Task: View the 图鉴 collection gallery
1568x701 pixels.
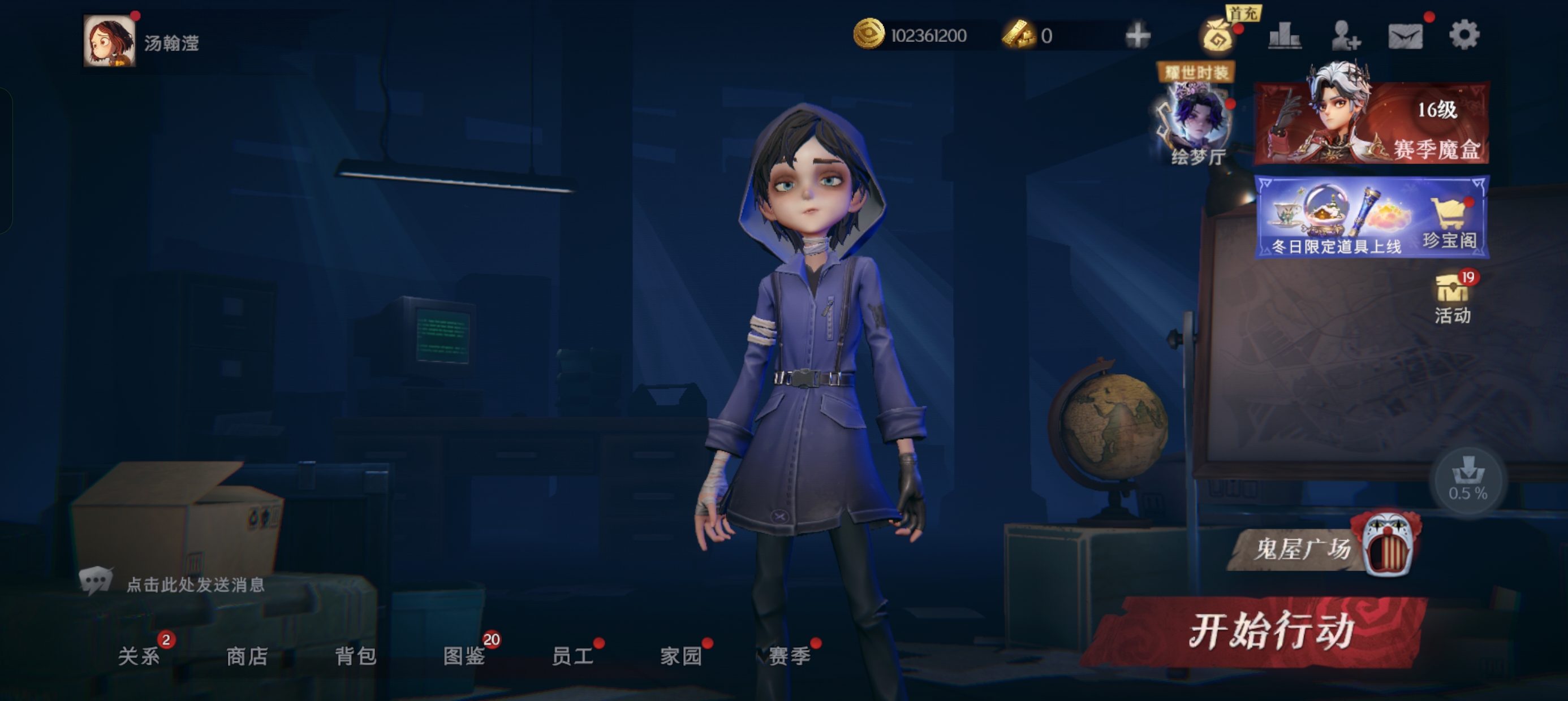Action: [464, 656]
